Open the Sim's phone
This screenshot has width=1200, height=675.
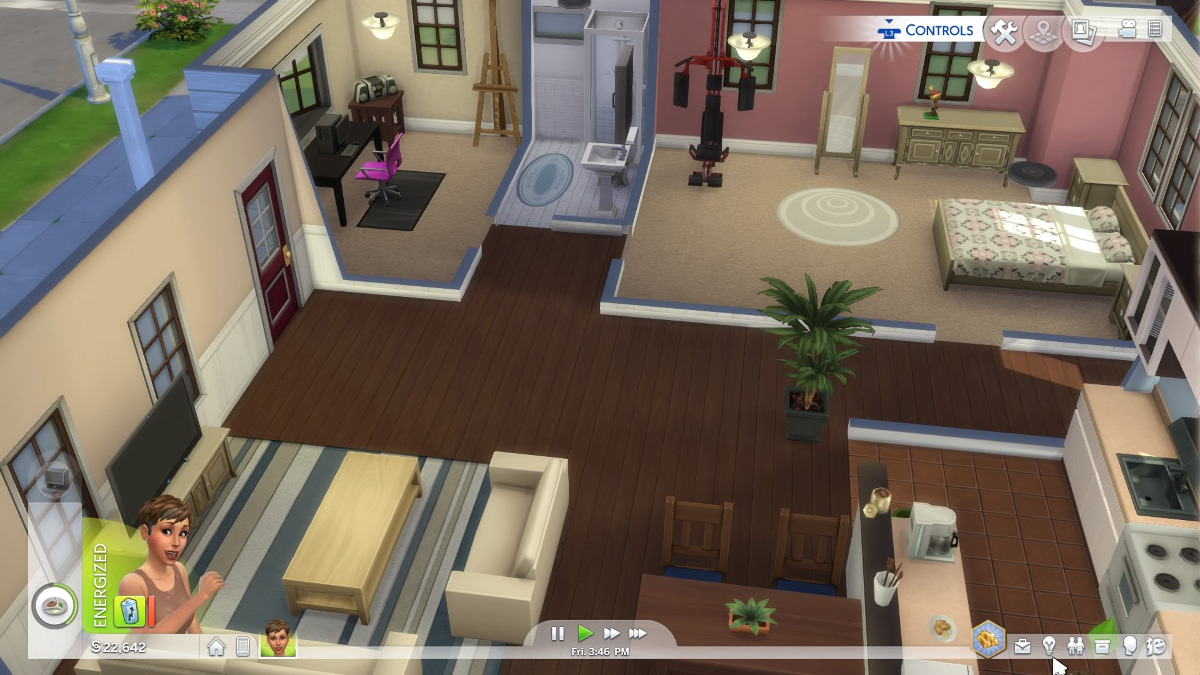click(x=242, y=647)
